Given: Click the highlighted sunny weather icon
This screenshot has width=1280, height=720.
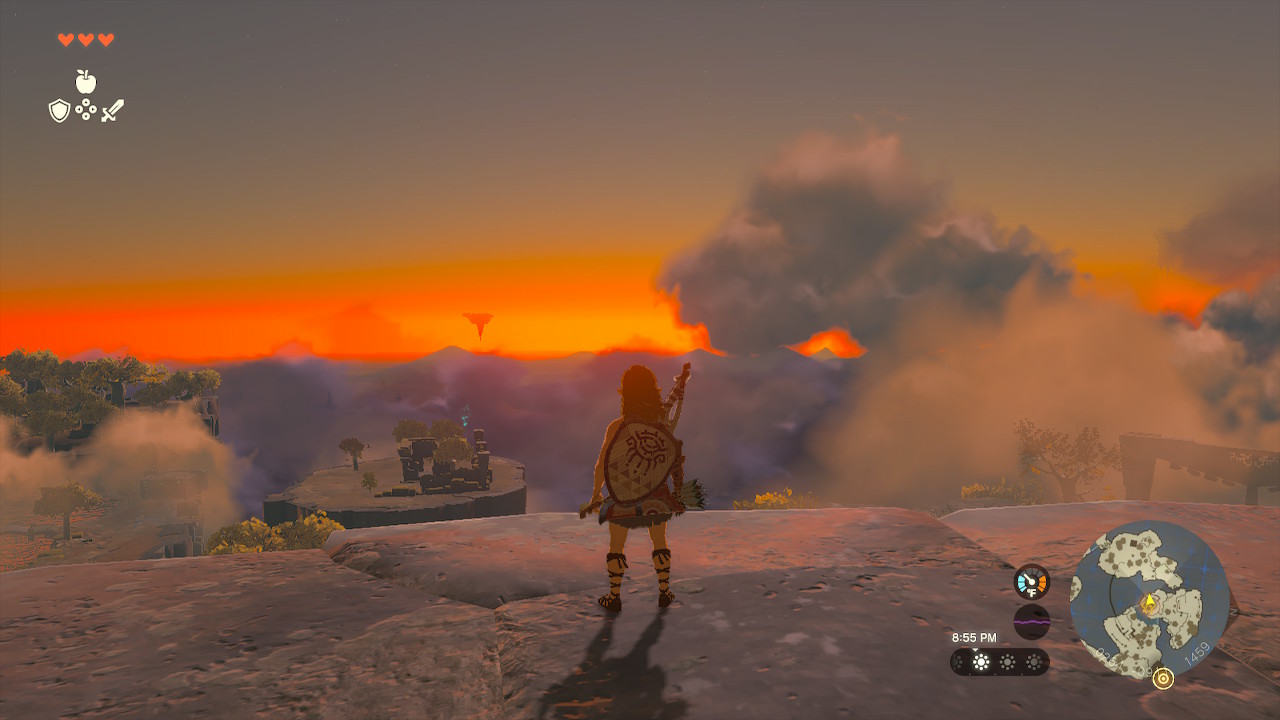Looking at the screenshot, I should [981, 661].
